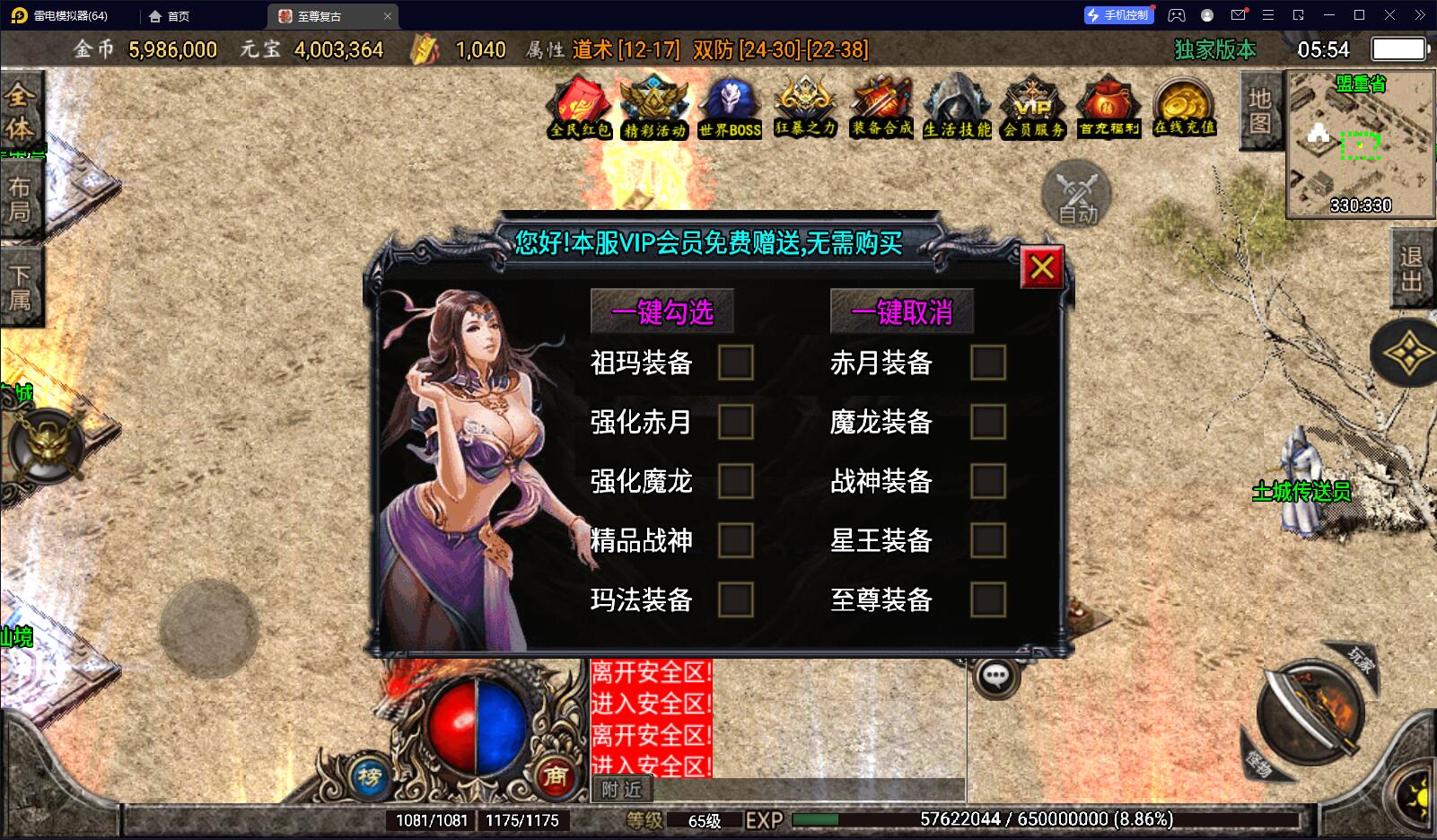Open the 商 shop round button

click(556, 775)
